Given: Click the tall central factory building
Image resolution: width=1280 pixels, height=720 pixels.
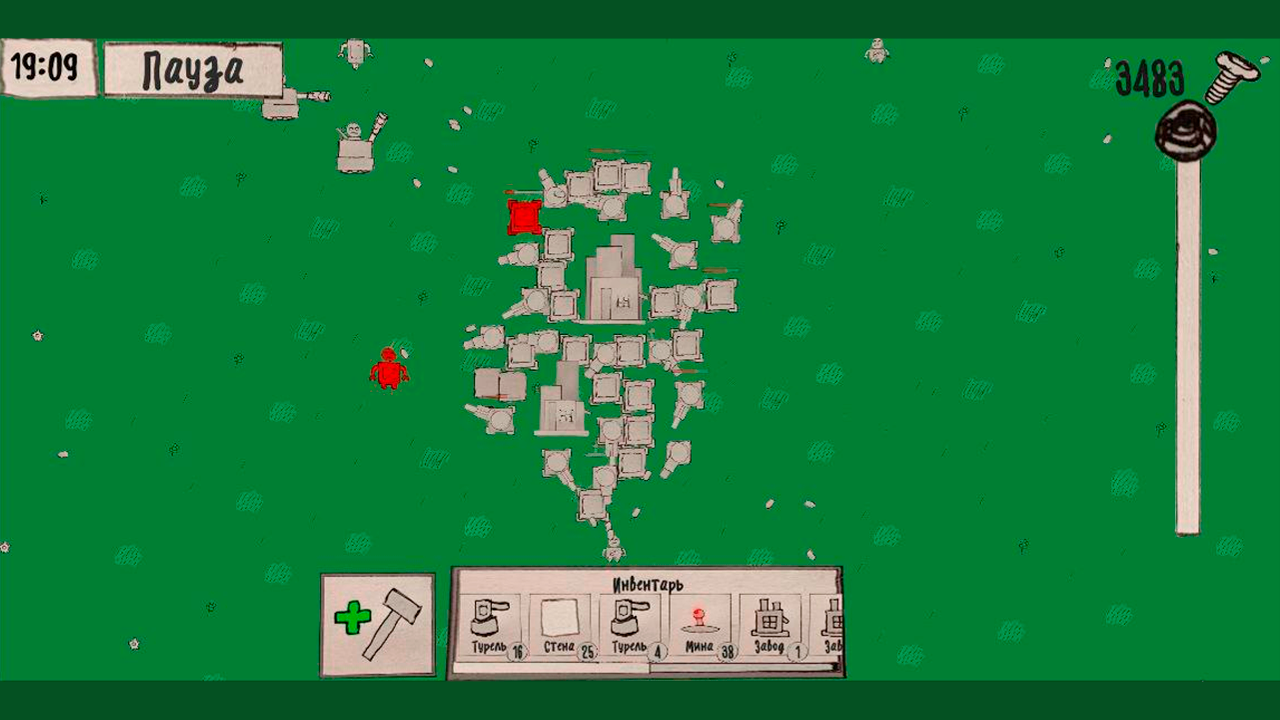Looking at the screenshot, I should [x=612, y=280].
